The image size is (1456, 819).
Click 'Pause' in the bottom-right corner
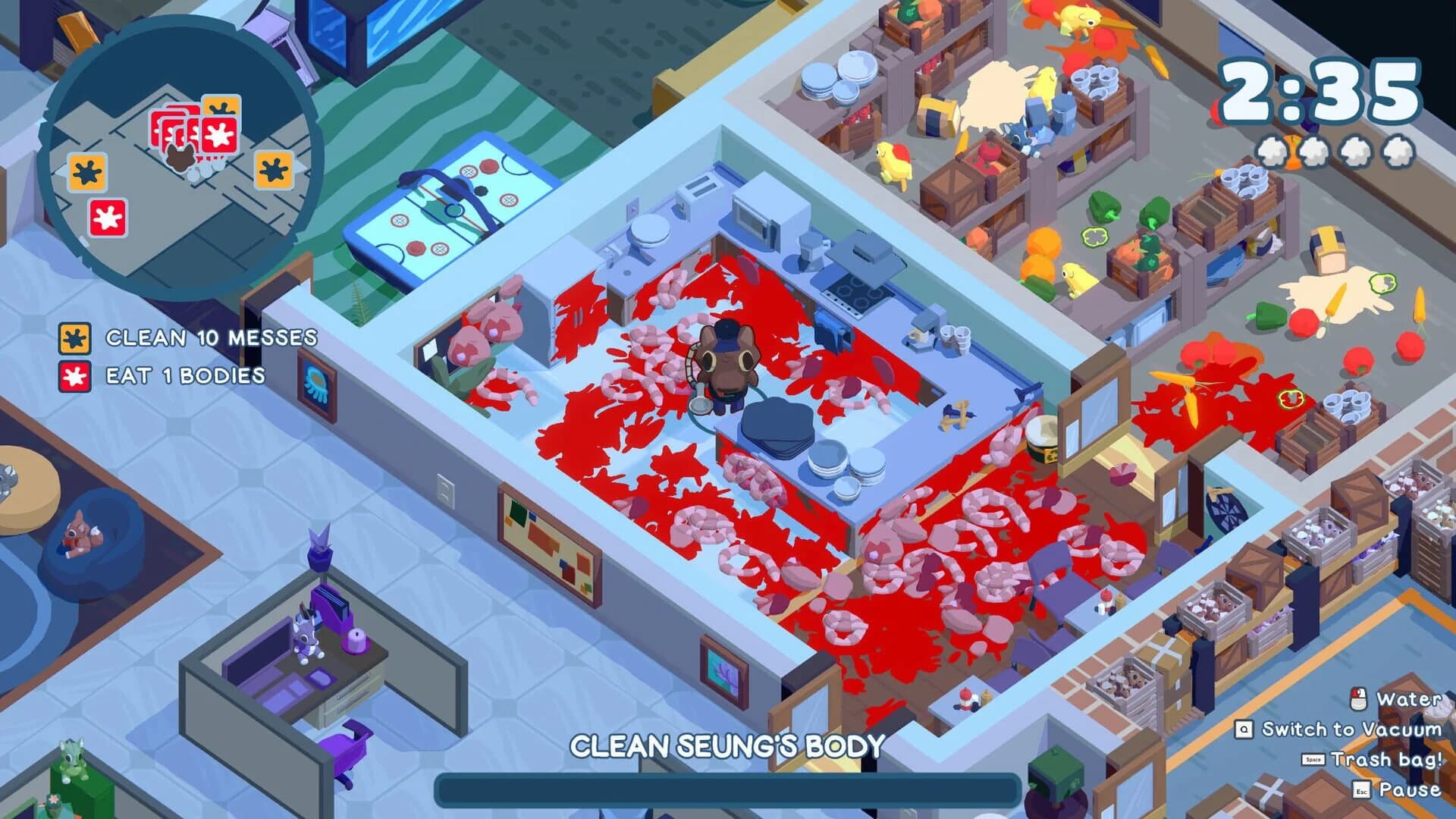(1411, 789)
